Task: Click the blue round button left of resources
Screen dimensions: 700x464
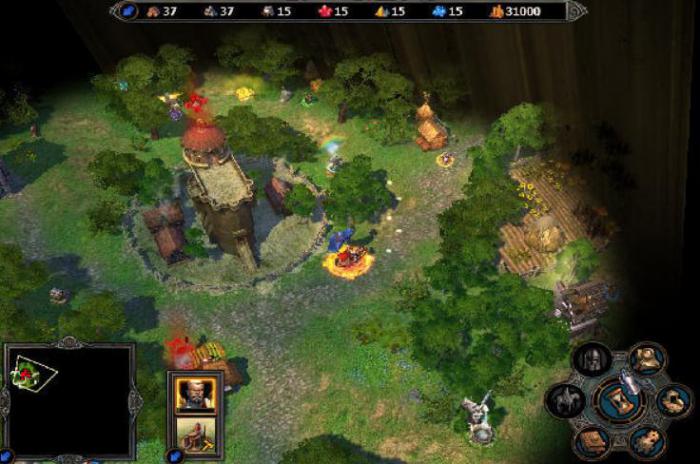Action: pyautogui.click(x=129, y=11)
